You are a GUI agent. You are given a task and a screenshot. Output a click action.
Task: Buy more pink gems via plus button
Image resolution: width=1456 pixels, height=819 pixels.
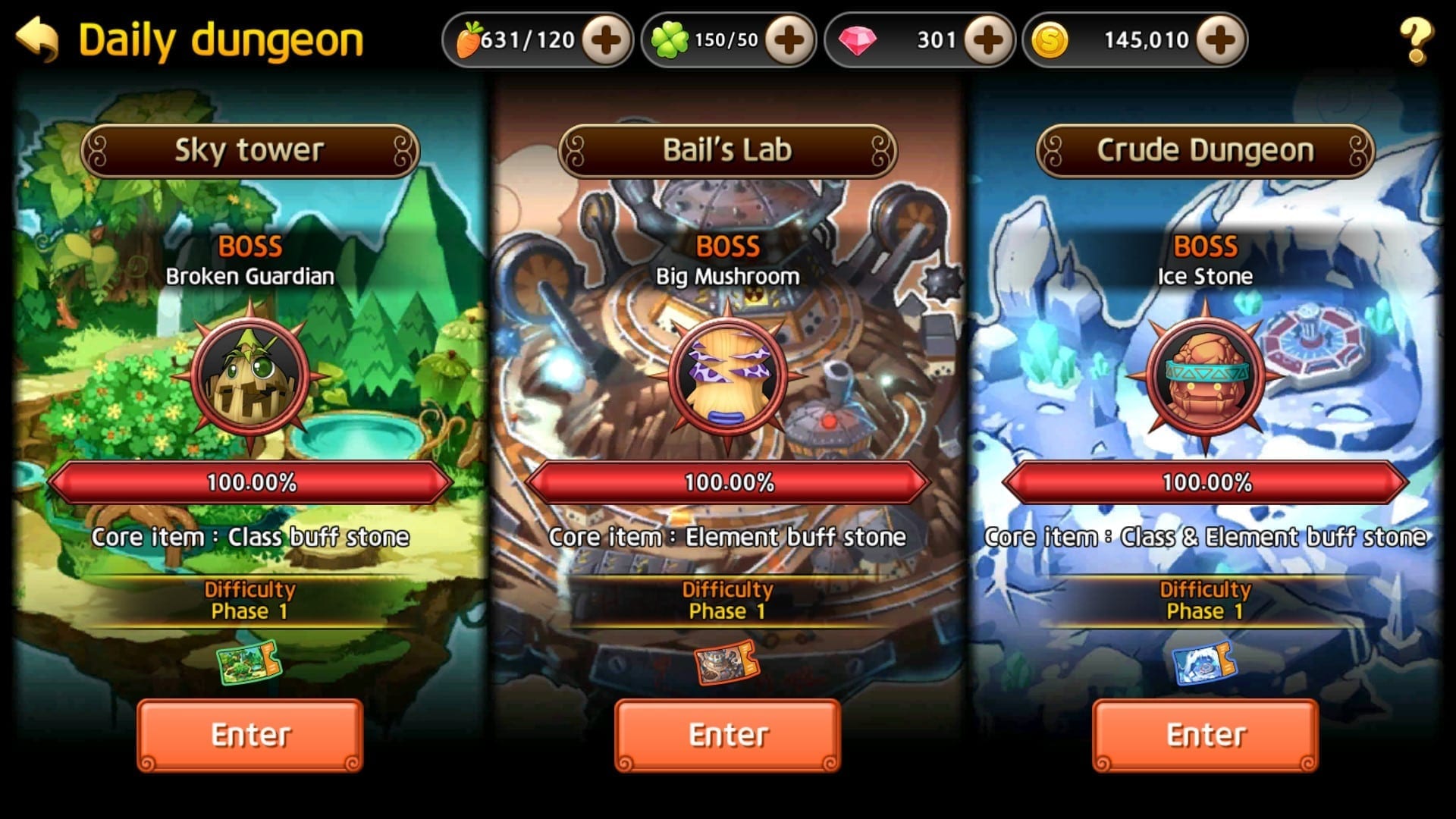click(987, 40)
